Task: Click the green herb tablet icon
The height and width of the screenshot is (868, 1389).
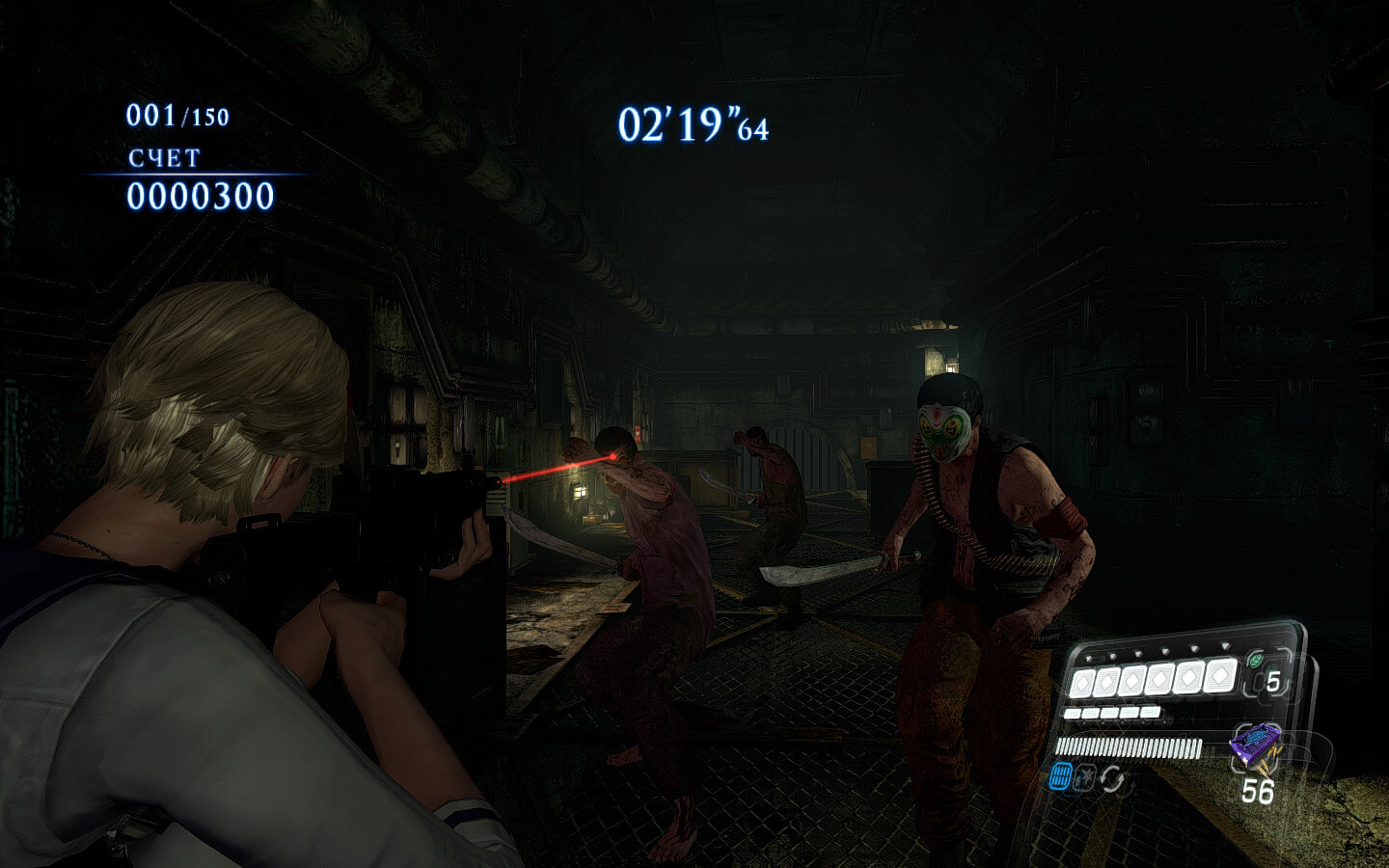Action: 1256,661
